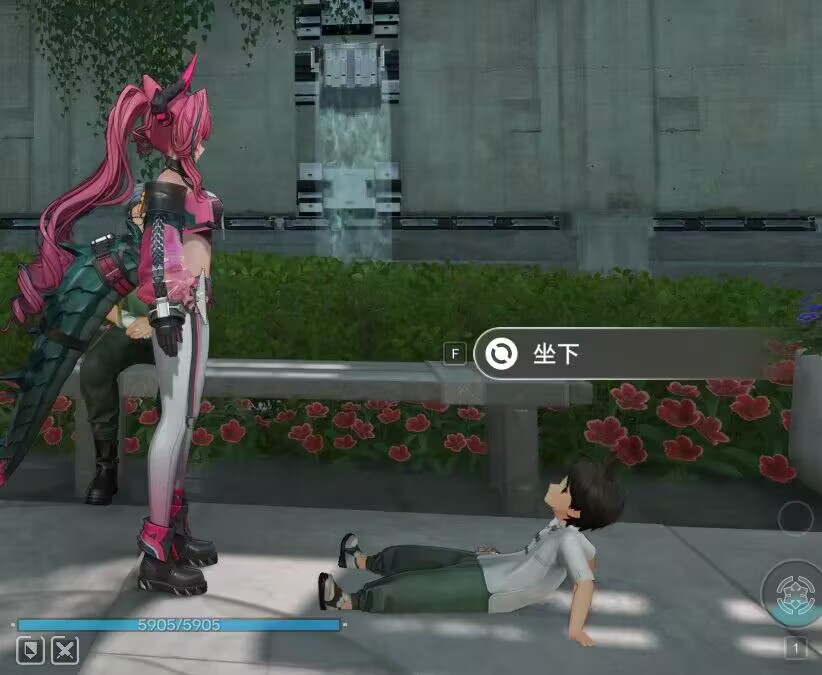Image resolution: width=822 pixels, height=675 pixels.
Task: Select the crossed swords weapon icon
Action: pos(65,650)
